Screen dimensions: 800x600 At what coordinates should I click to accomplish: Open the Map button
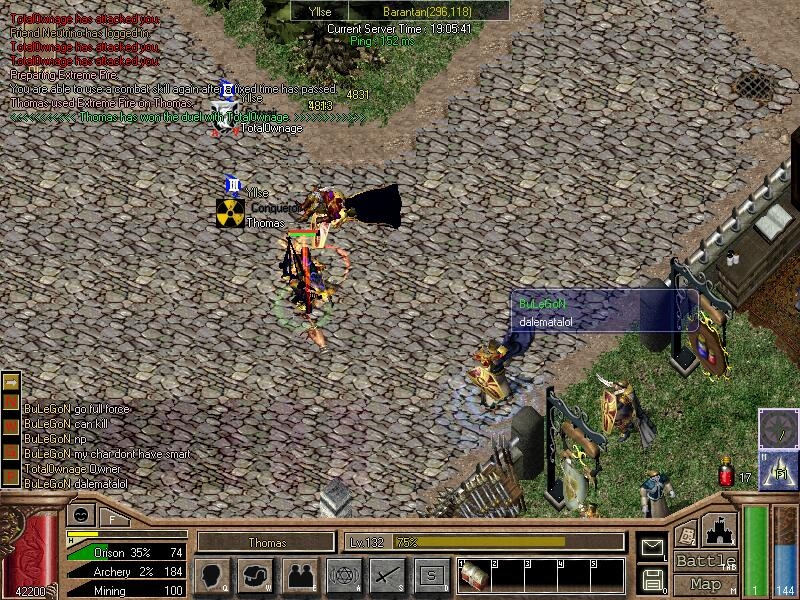click(x=705, y=584)
